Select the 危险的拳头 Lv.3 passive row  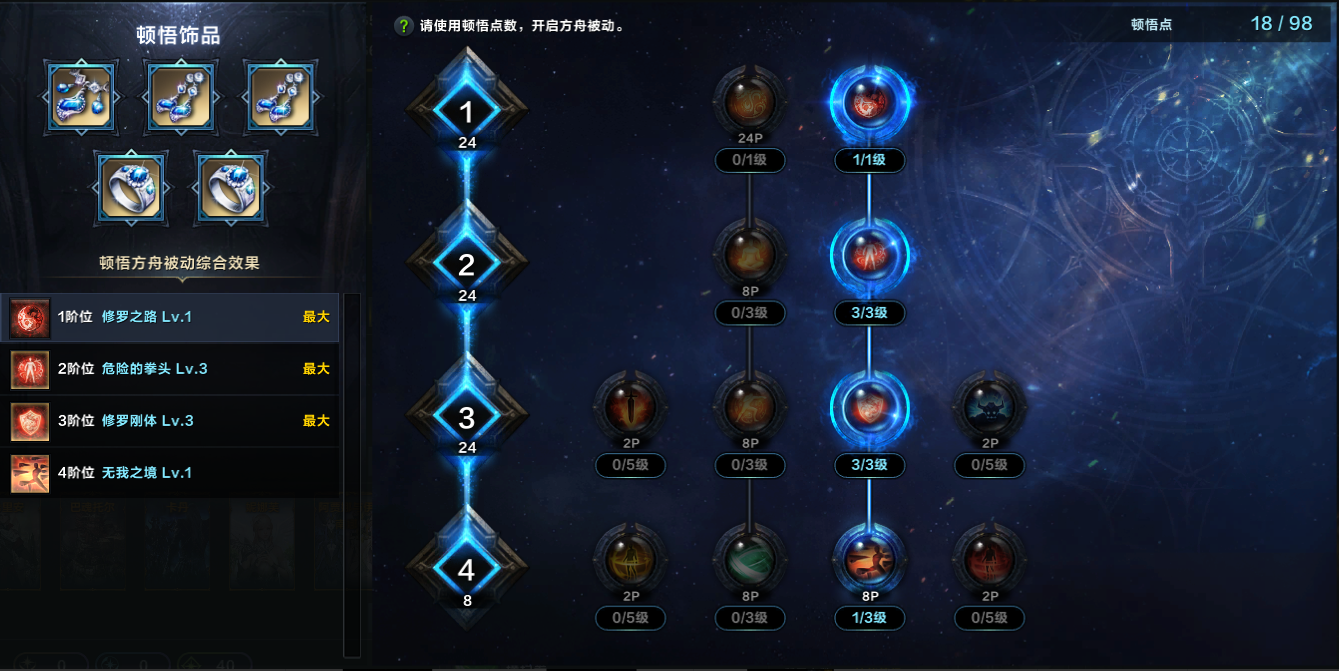(170, 369)
